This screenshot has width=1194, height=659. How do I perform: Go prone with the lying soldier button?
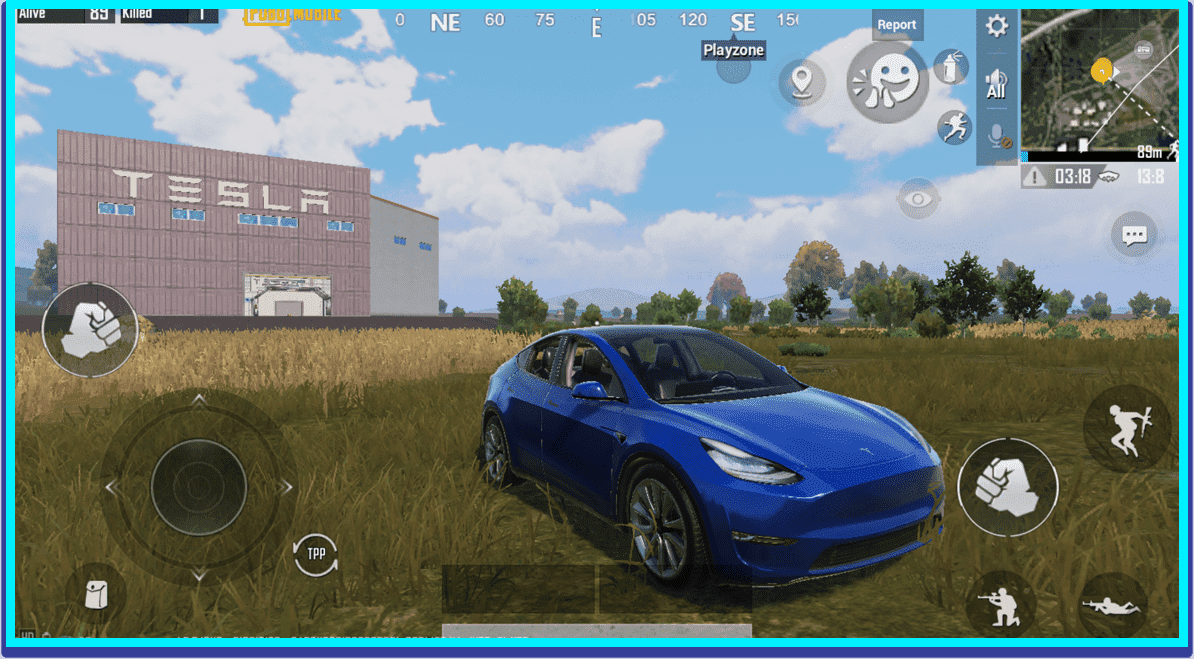click(x=1112, y=603)
